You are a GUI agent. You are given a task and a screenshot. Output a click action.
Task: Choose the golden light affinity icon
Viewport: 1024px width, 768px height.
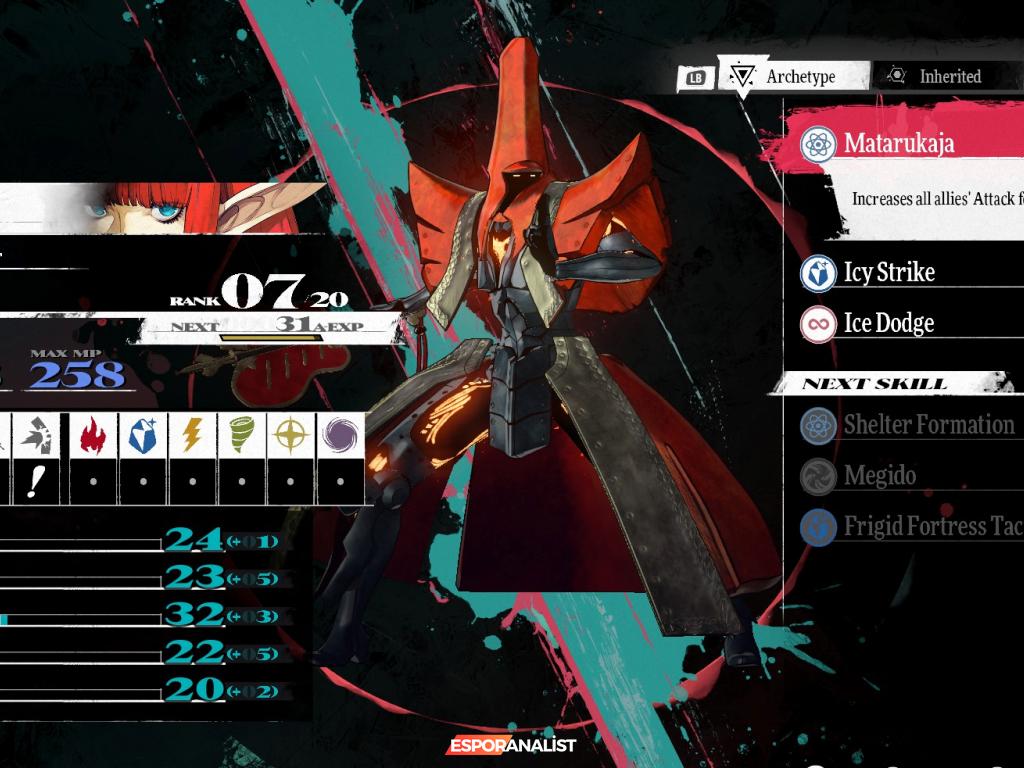point(290,434)
